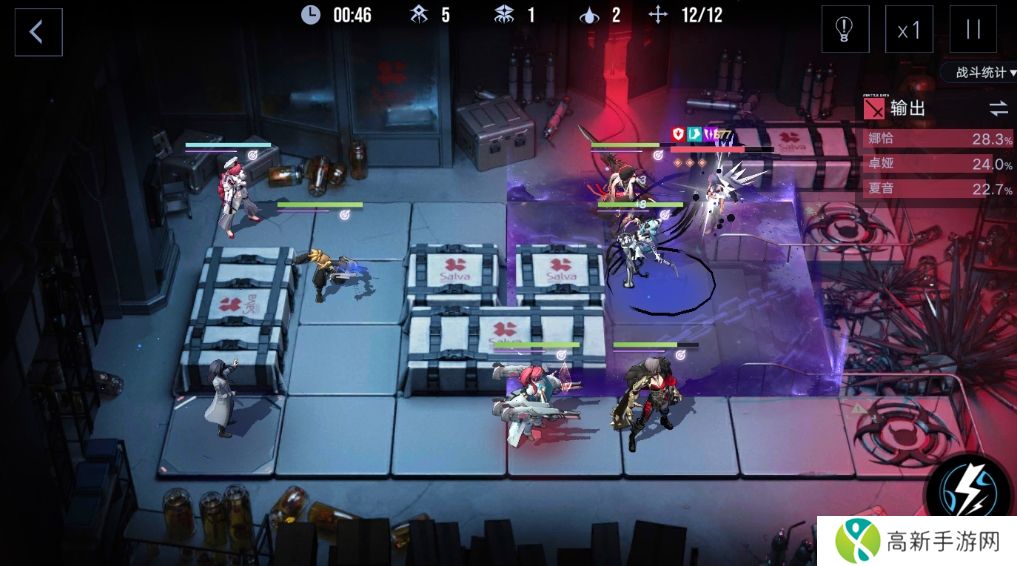The width and height of the screenshot is (1017, 566).
Task: Go back using the top-left arrow button
Action: pyautogui.click(x=38, y=32)
